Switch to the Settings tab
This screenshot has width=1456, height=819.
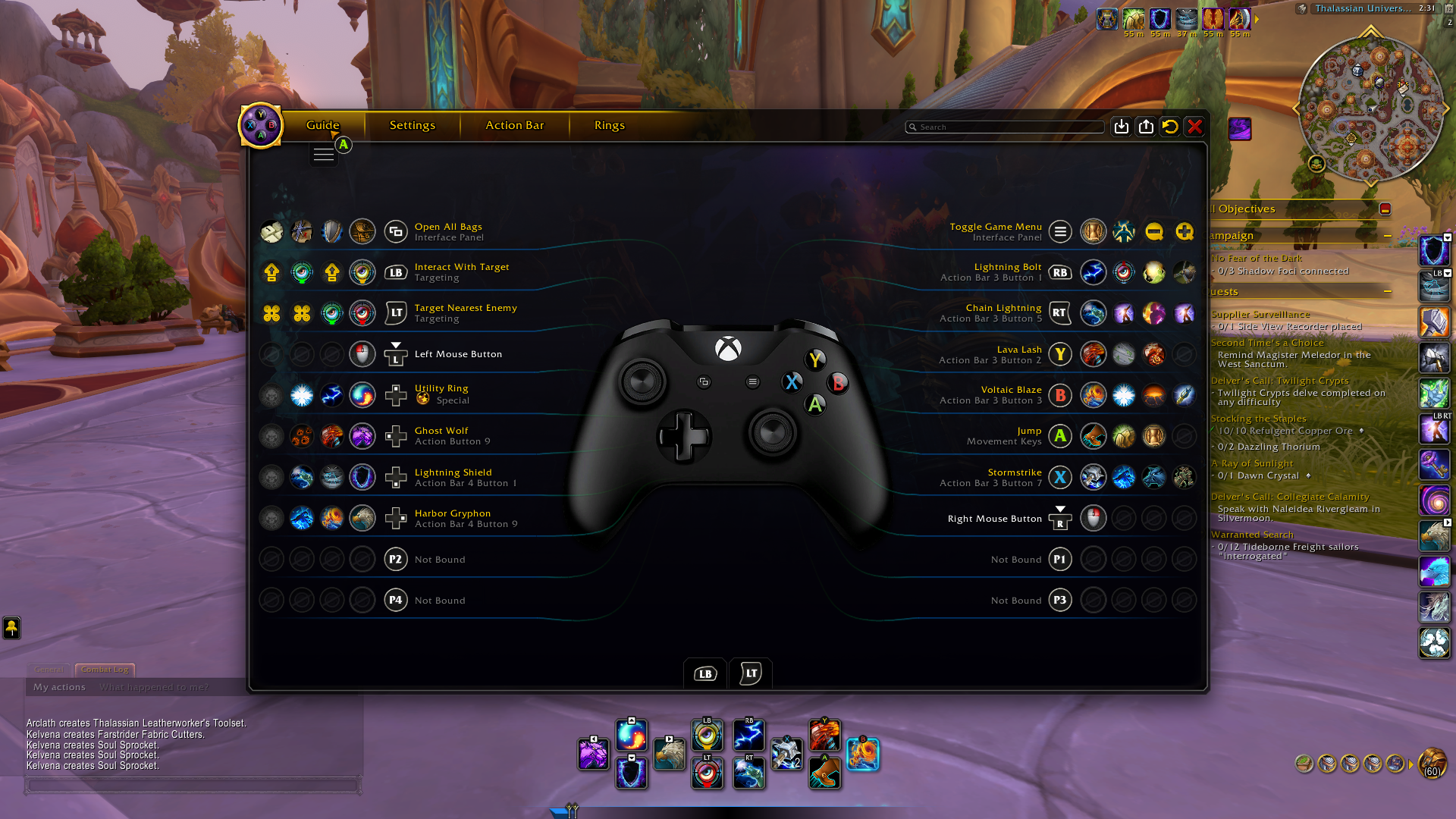click(412, 125)
